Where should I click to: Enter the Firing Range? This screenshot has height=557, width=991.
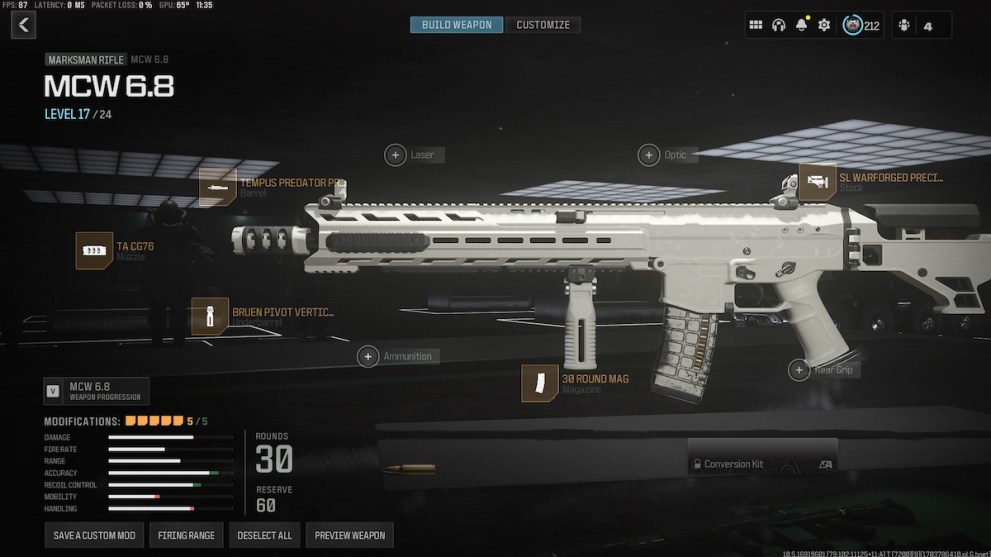[x=187, y=535]
